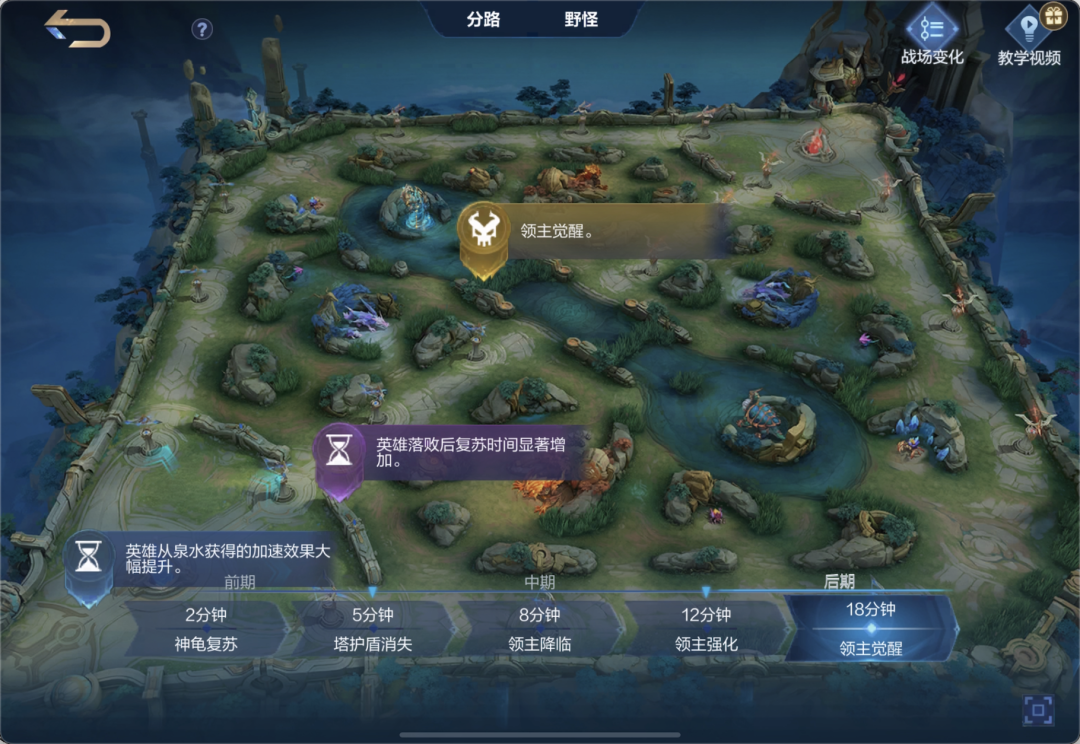The width and height of the screenshot is (1080, 744).
Task: Switch to the 野怪 tab
Action: 581,19
